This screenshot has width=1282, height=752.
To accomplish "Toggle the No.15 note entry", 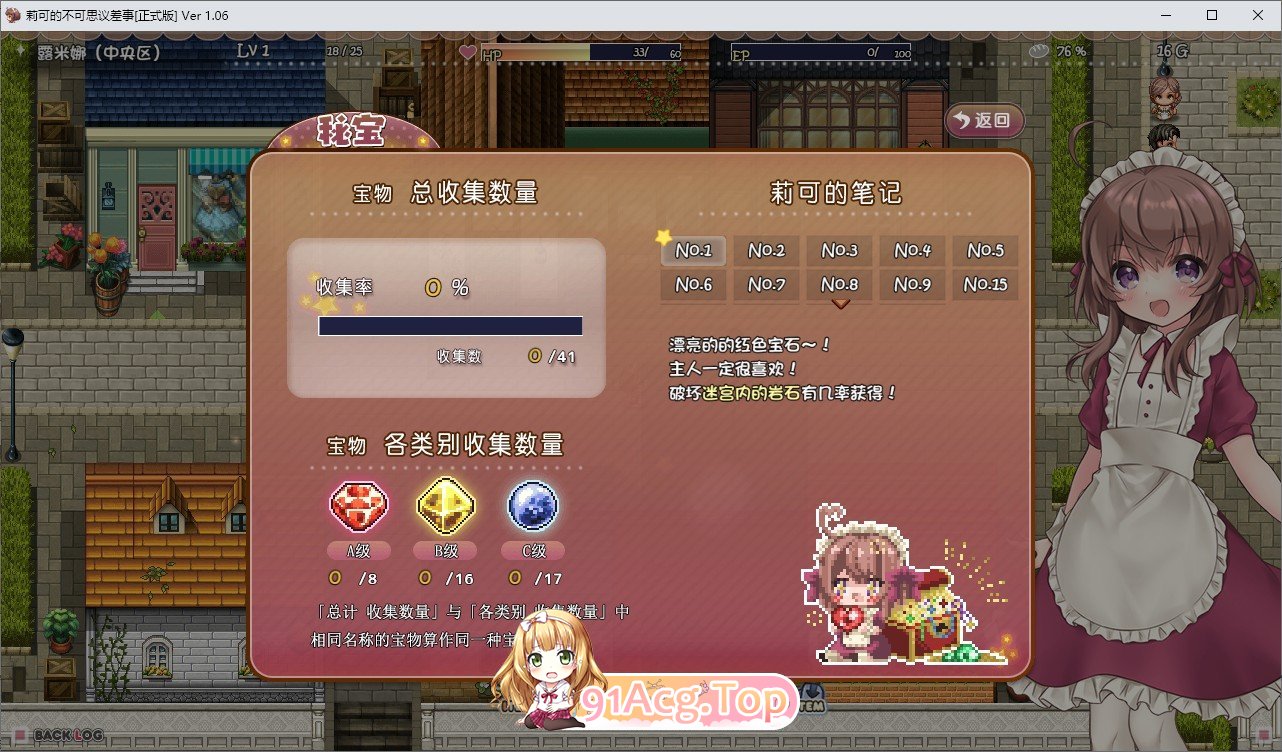I will (985, 284).
